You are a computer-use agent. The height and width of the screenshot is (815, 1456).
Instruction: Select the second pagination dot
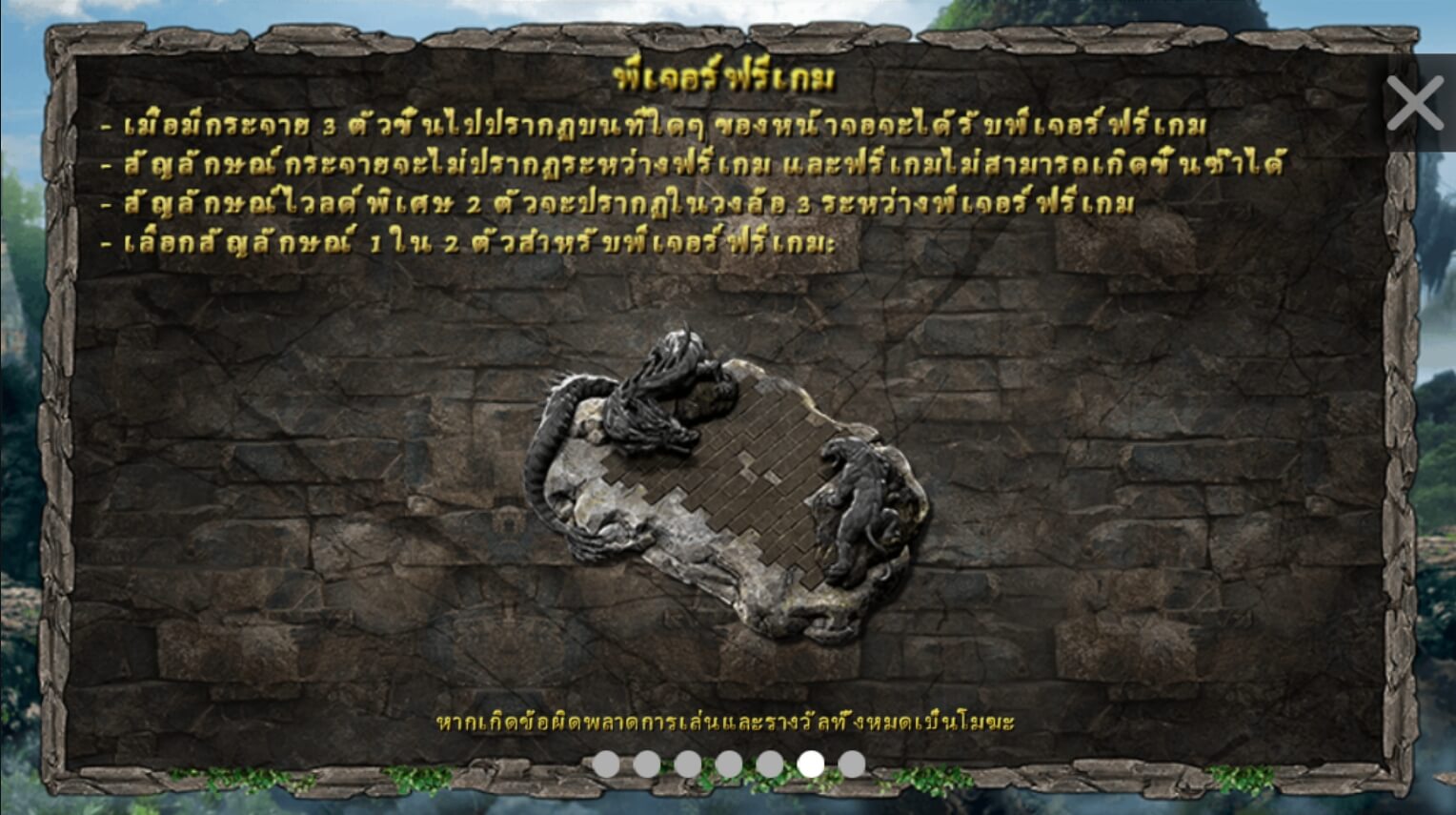tap(647, 763)
